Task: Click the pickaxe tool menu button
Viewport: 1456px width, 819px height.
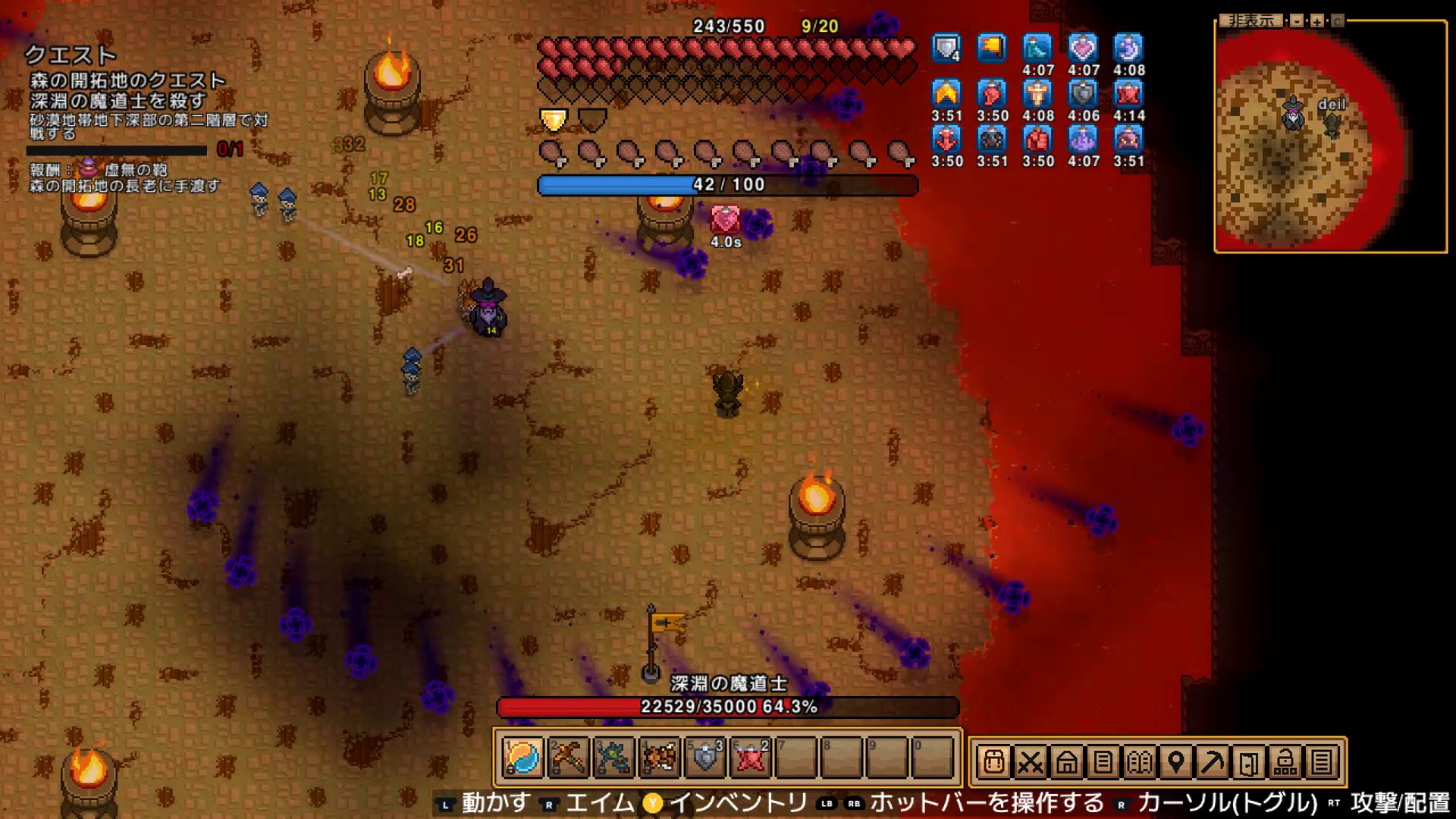Action: click(1212, 761)
